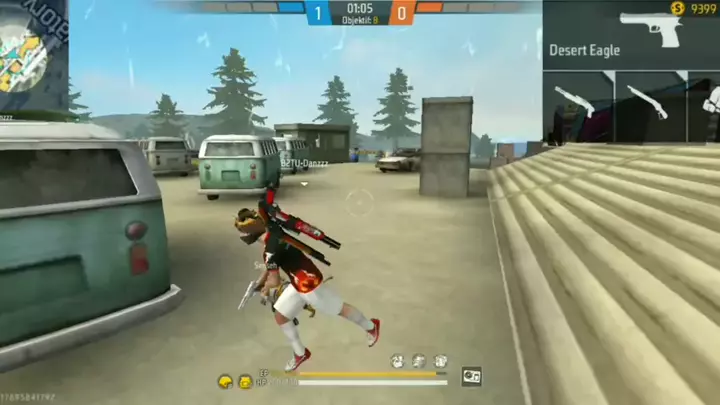Open the camera icon beside the HP bar

(471, 376)
